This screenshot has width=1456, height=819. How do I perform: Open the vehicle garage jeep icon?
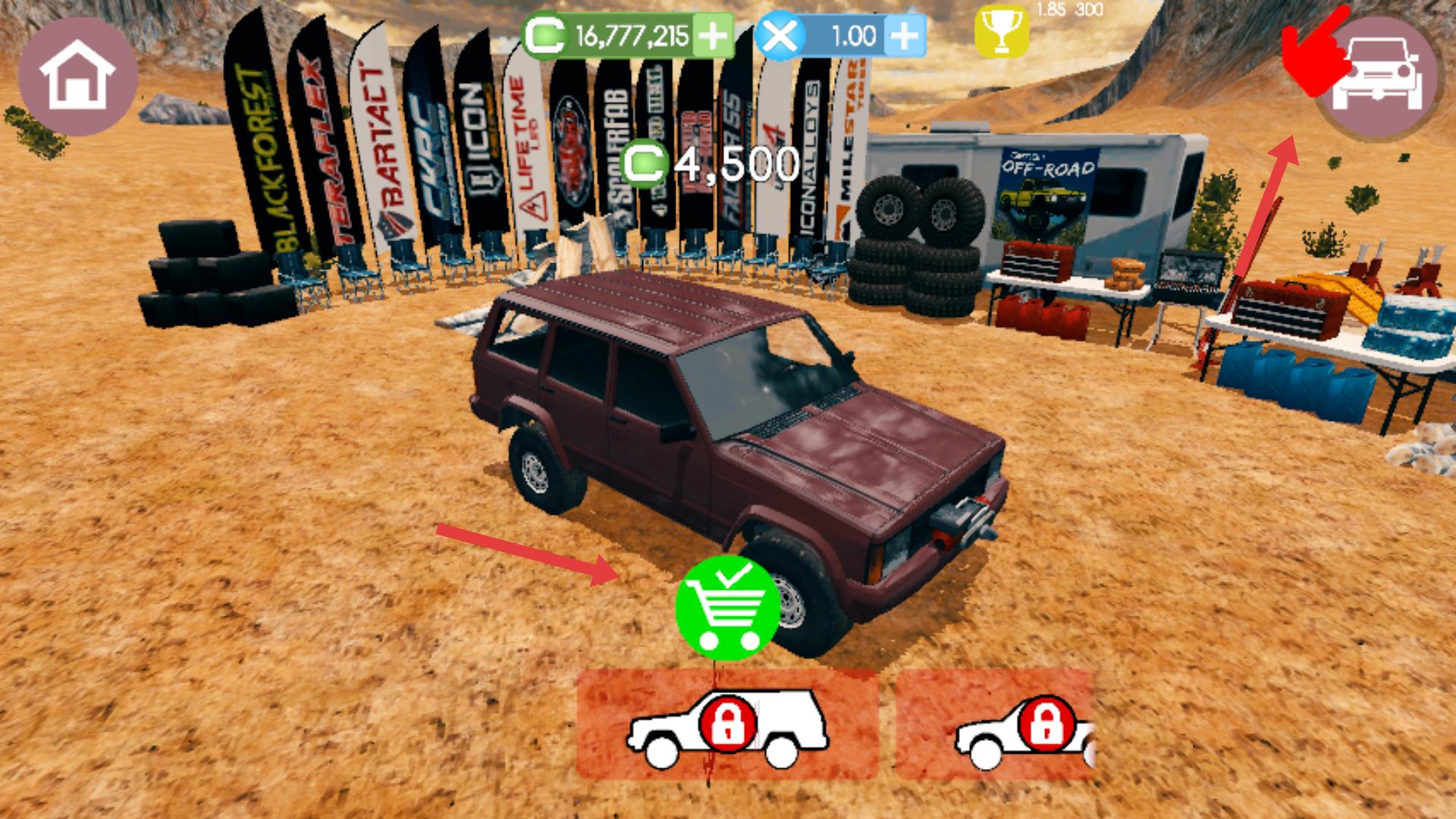[1379, 77]
